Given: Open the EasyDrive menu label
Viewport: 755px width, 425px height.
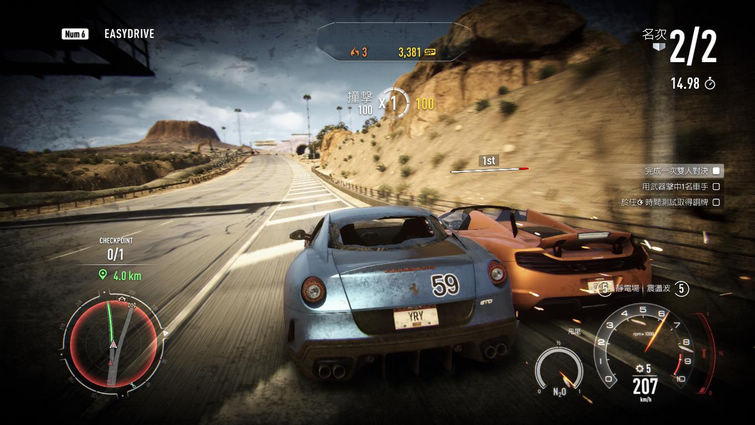Looking at the screenshot, I should click(x=129, y=33).
